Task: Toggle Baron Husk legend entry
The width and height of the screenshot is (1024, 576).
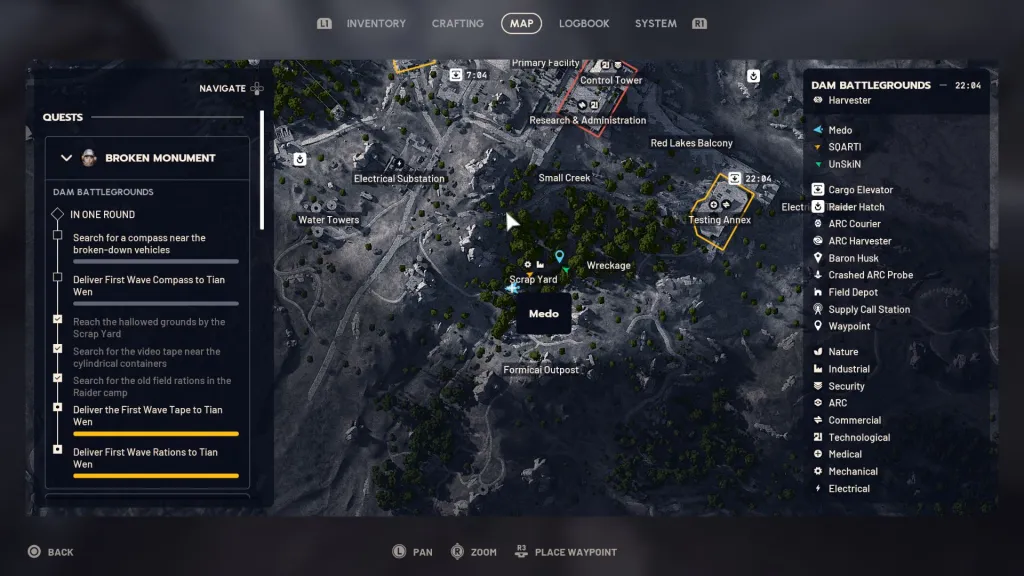Action: click(x=853, y=258)
